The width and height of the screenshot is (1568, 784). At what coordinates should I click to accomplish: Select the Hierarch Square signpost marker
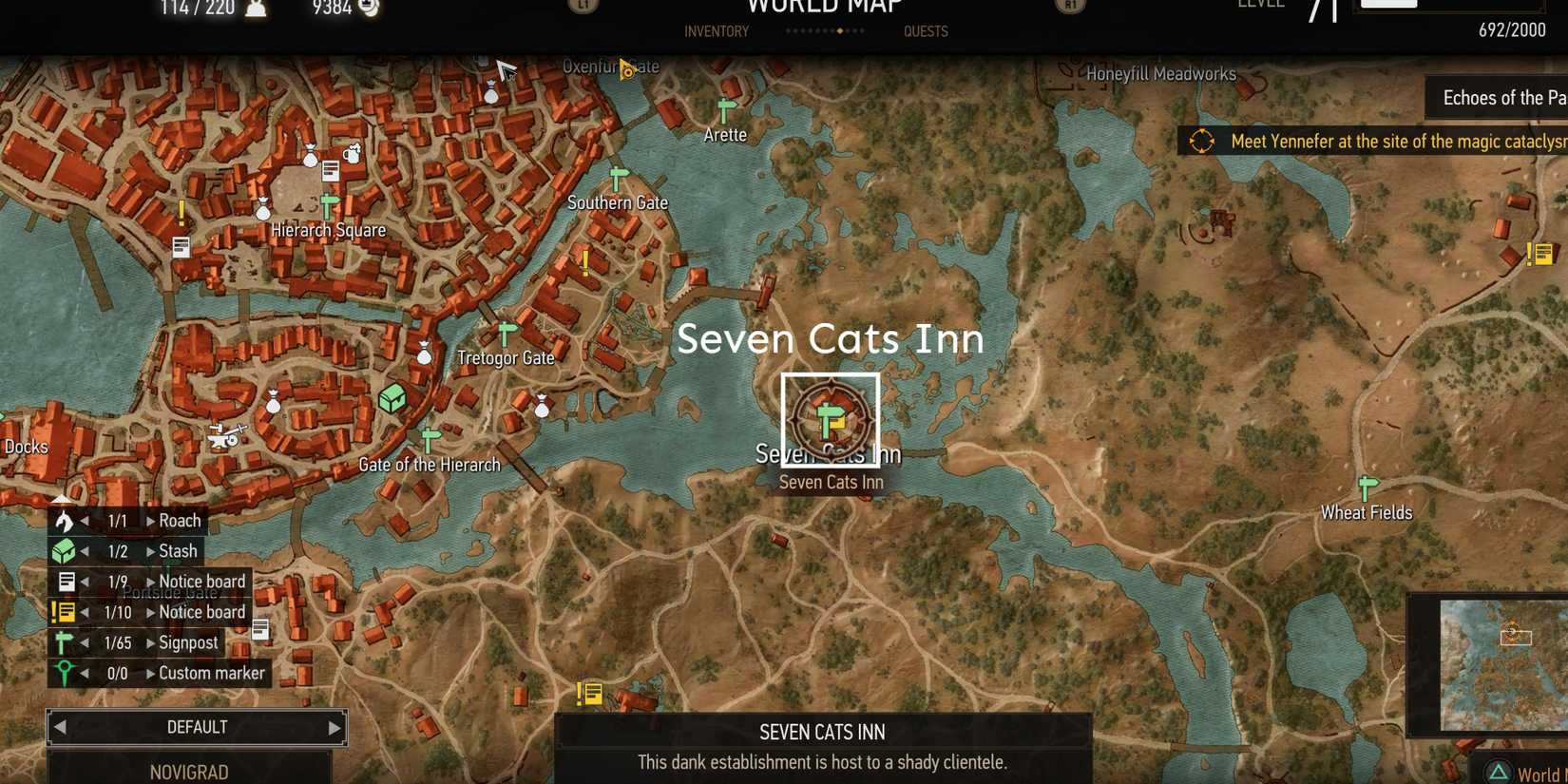pos(327,202)
